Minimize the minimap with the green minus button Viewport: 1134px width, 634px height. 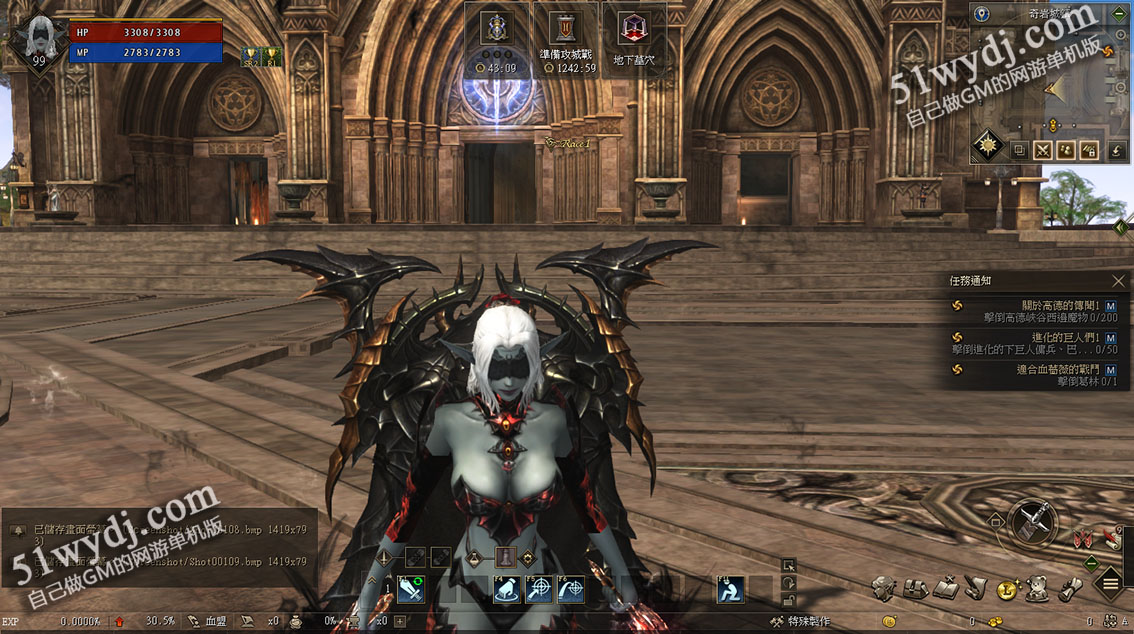coord(1119,14)
